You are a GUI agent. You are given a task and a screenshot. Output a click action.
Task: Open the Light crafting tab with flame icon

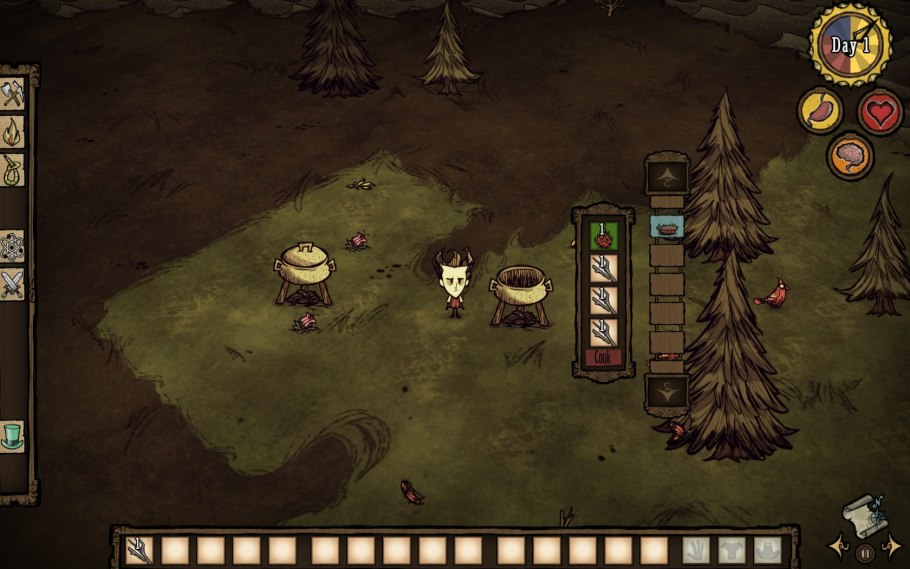coord(12,131)
